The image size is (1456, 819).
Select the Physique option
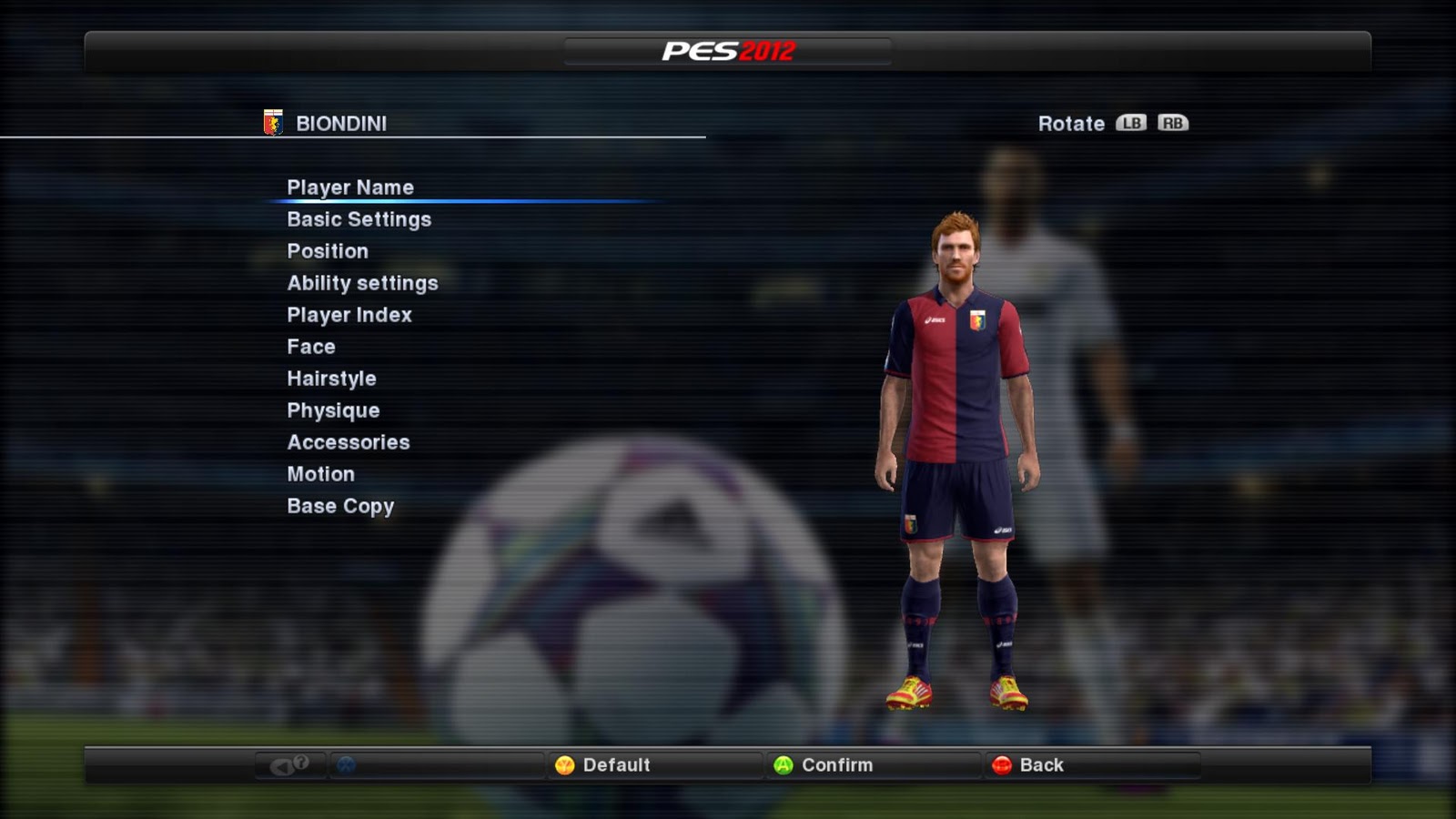tap(333, 409)
